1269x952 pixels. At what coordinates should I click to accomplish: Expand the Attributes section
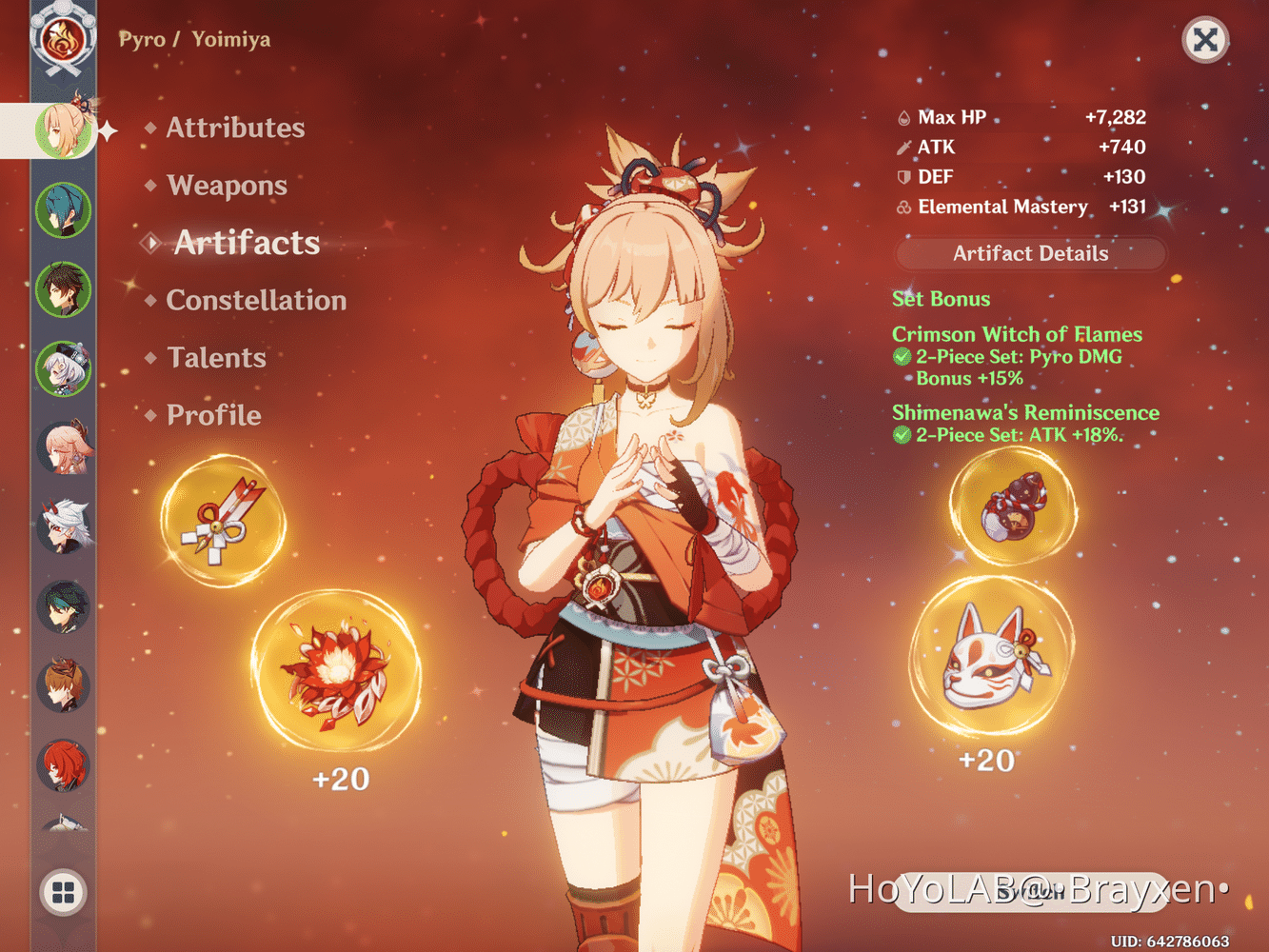(234, 128)
